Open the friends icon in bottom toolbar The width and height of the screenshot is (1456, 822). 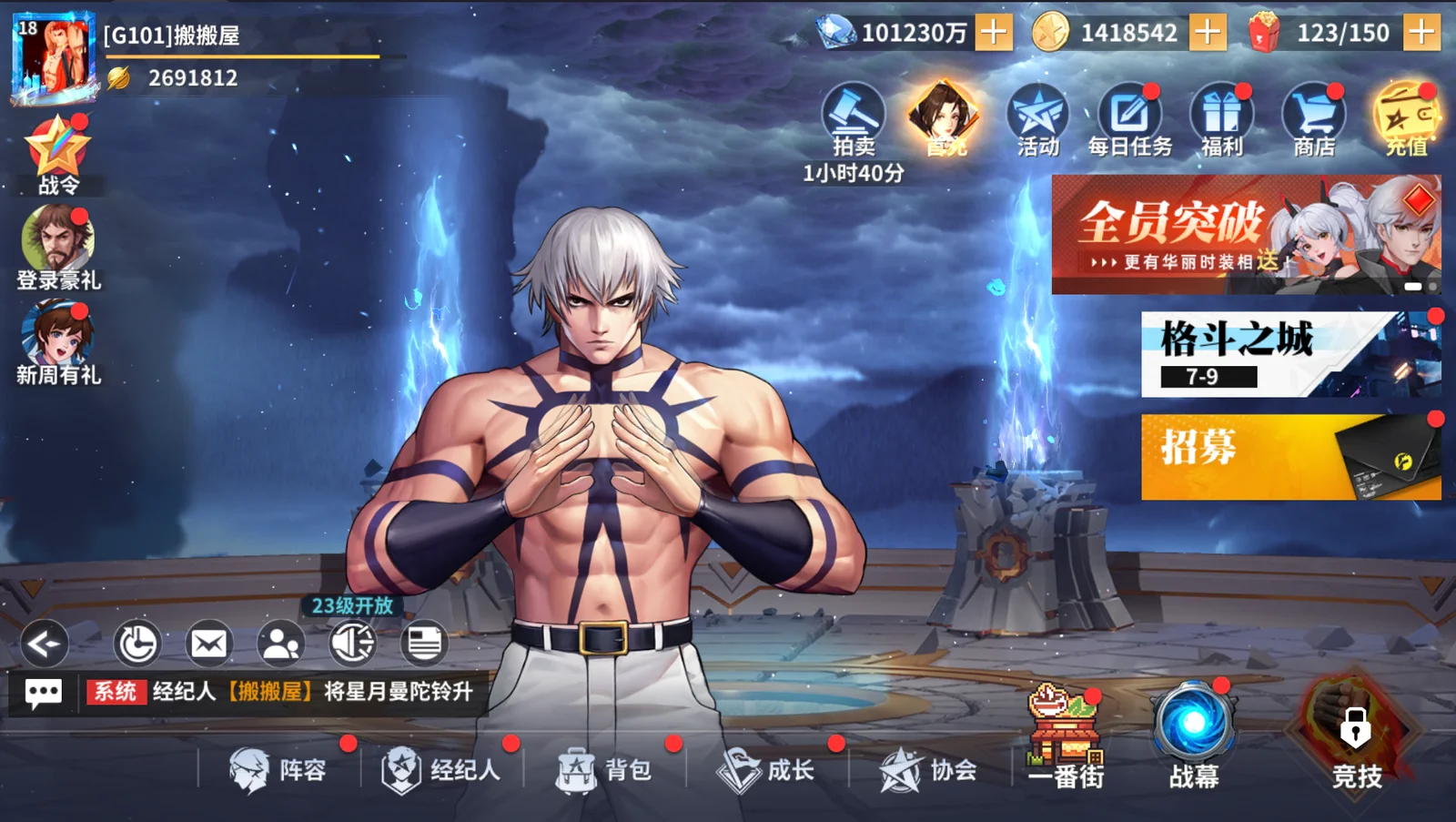point(279,644)
